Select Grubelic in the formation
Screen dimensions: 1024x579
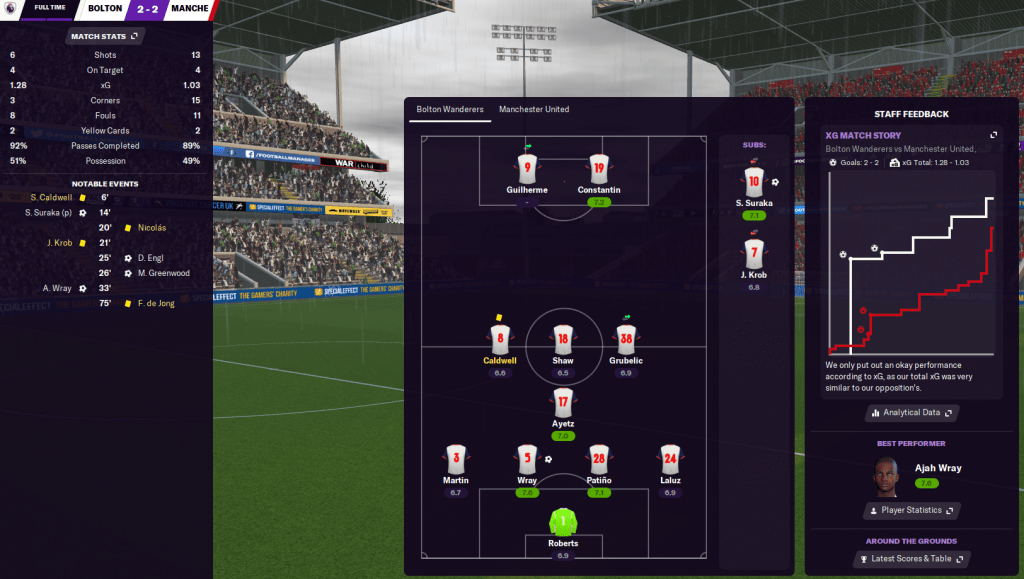click(x=626, y=339)
